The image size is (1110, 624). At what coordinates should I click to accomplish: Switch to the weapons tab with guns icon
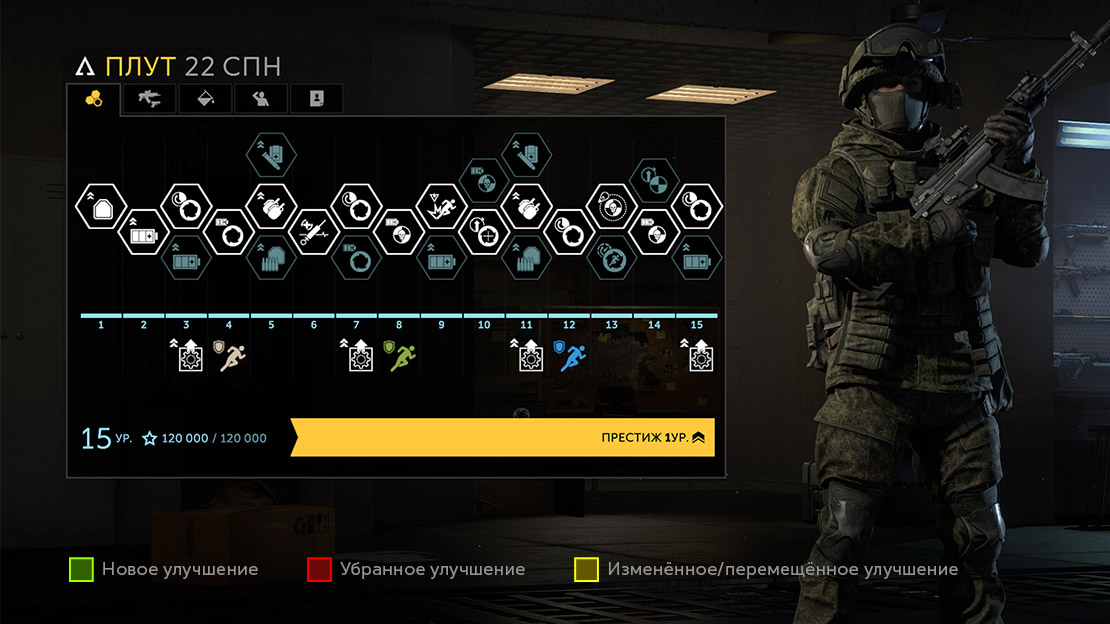point(150,98)
